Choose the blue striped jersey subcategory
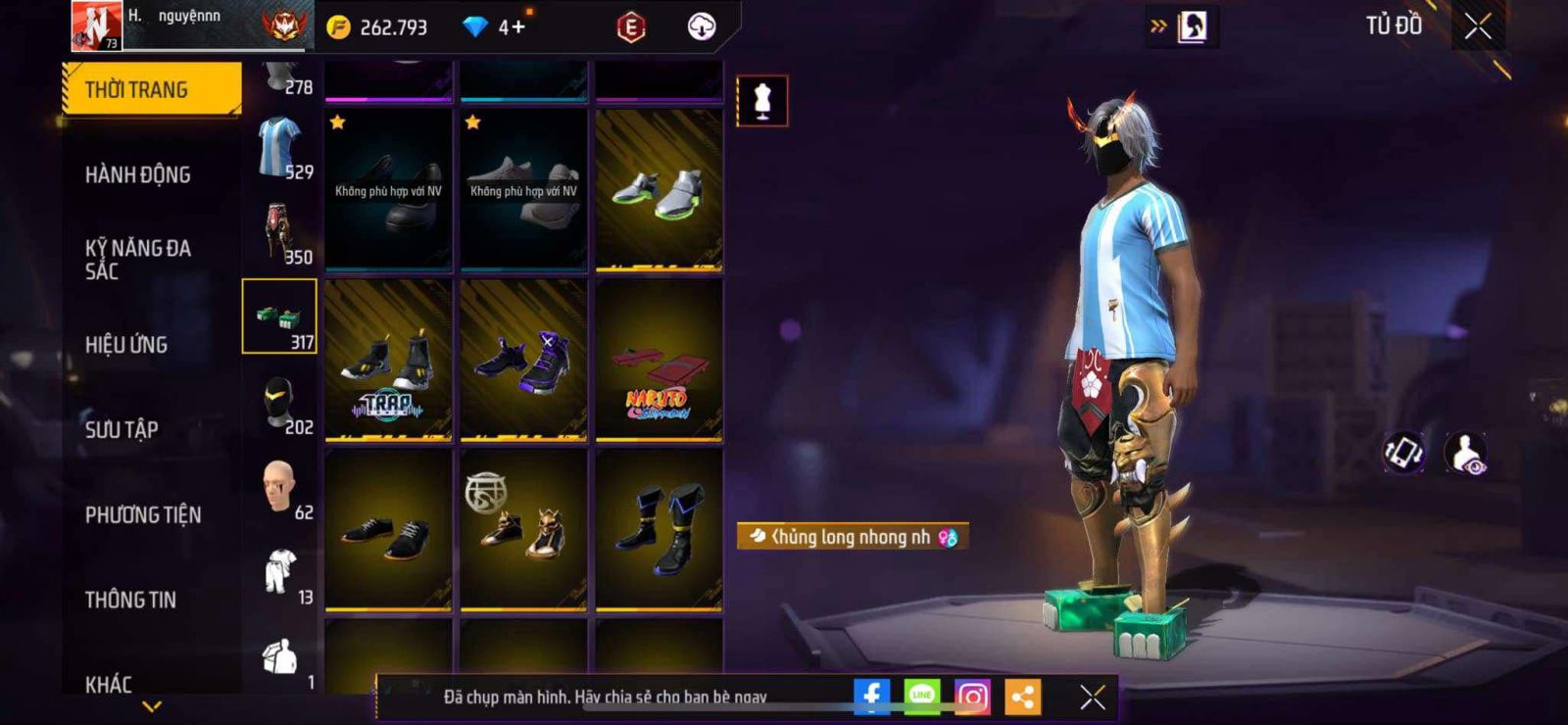1568x725 pixels. [279, 147]
